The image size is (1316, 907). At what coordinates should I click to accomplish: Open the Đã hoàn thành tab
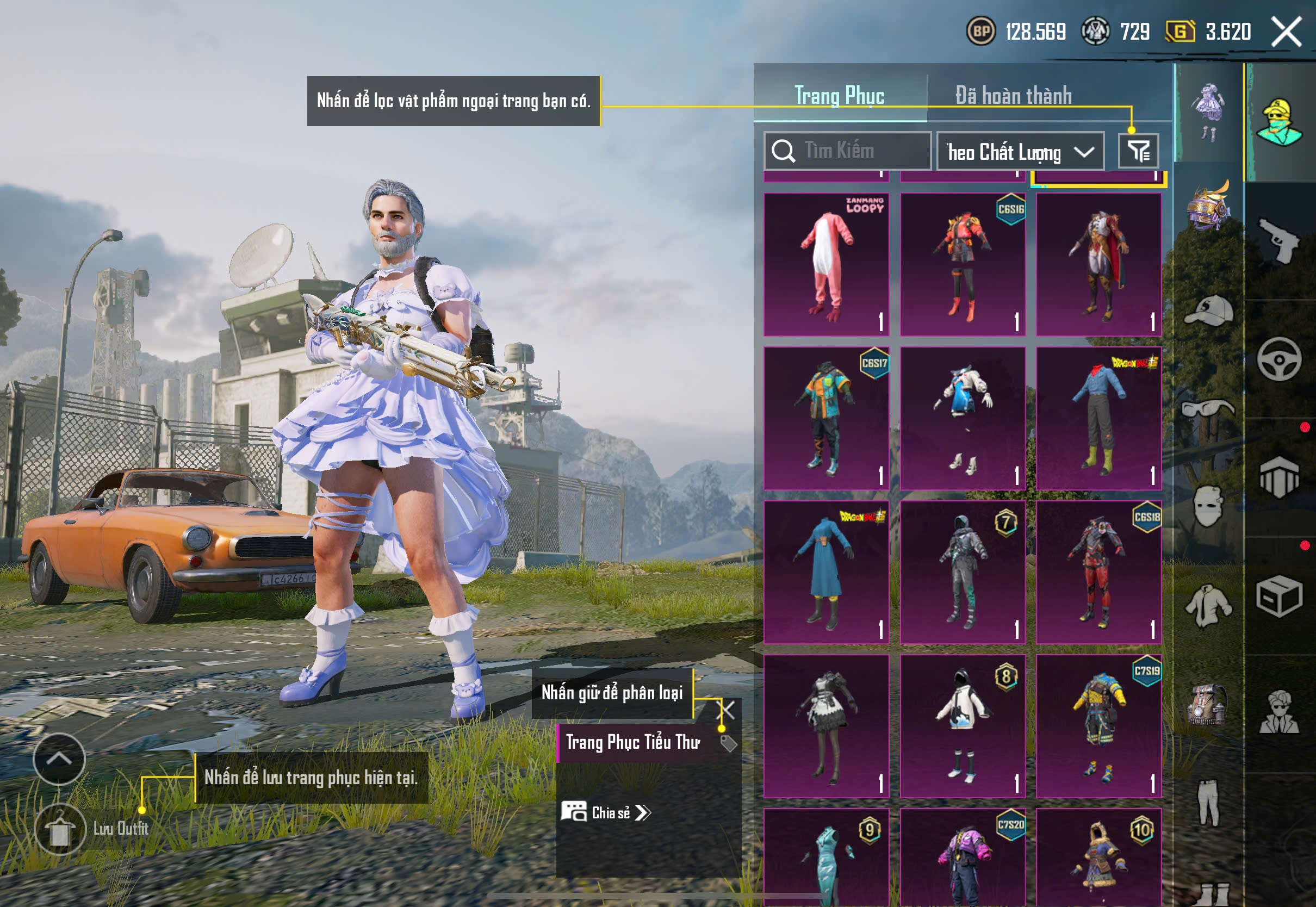click(1013, 96)
